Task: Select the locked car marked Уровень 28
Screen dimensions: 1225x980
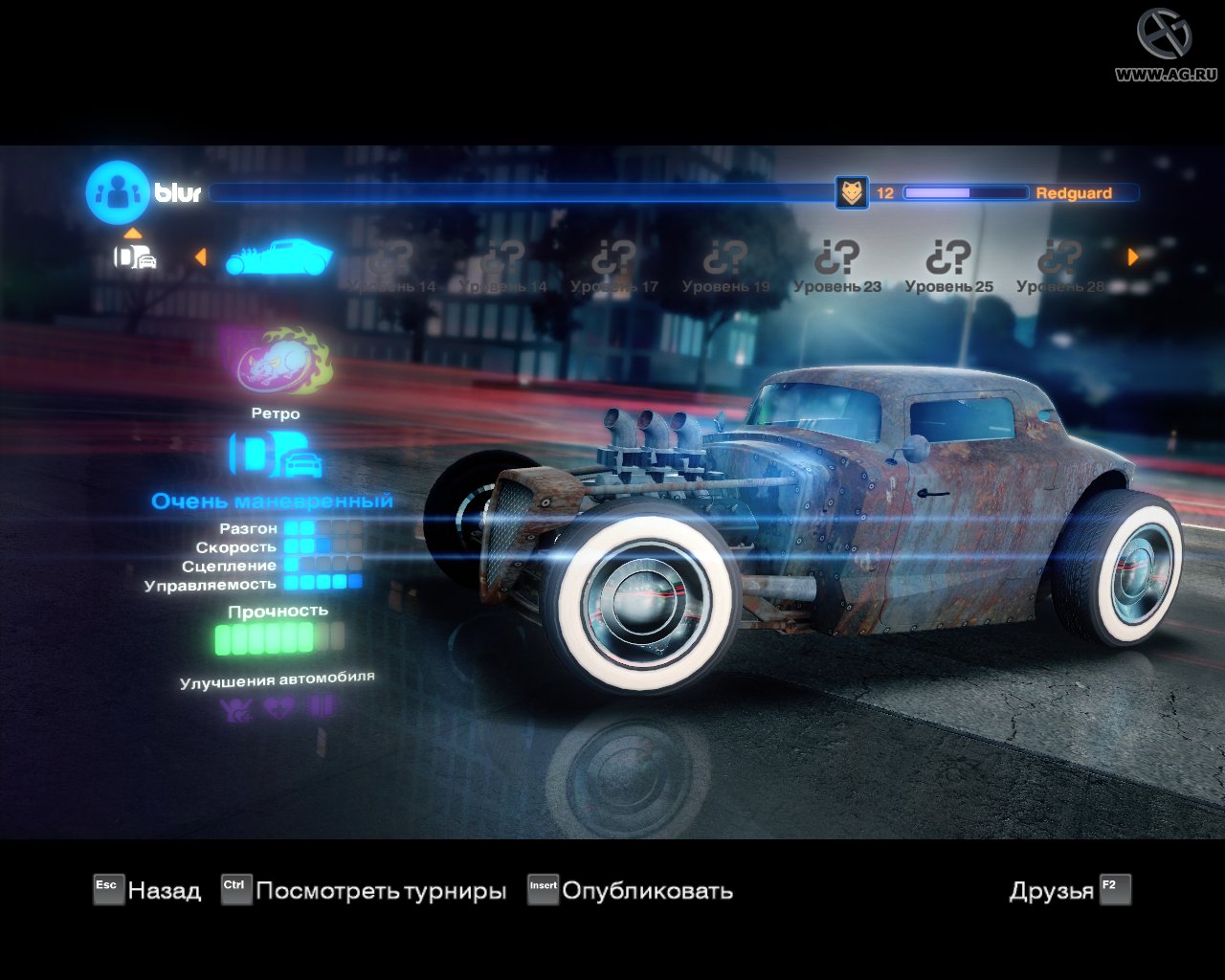Action: click(x=1059, y=265)
